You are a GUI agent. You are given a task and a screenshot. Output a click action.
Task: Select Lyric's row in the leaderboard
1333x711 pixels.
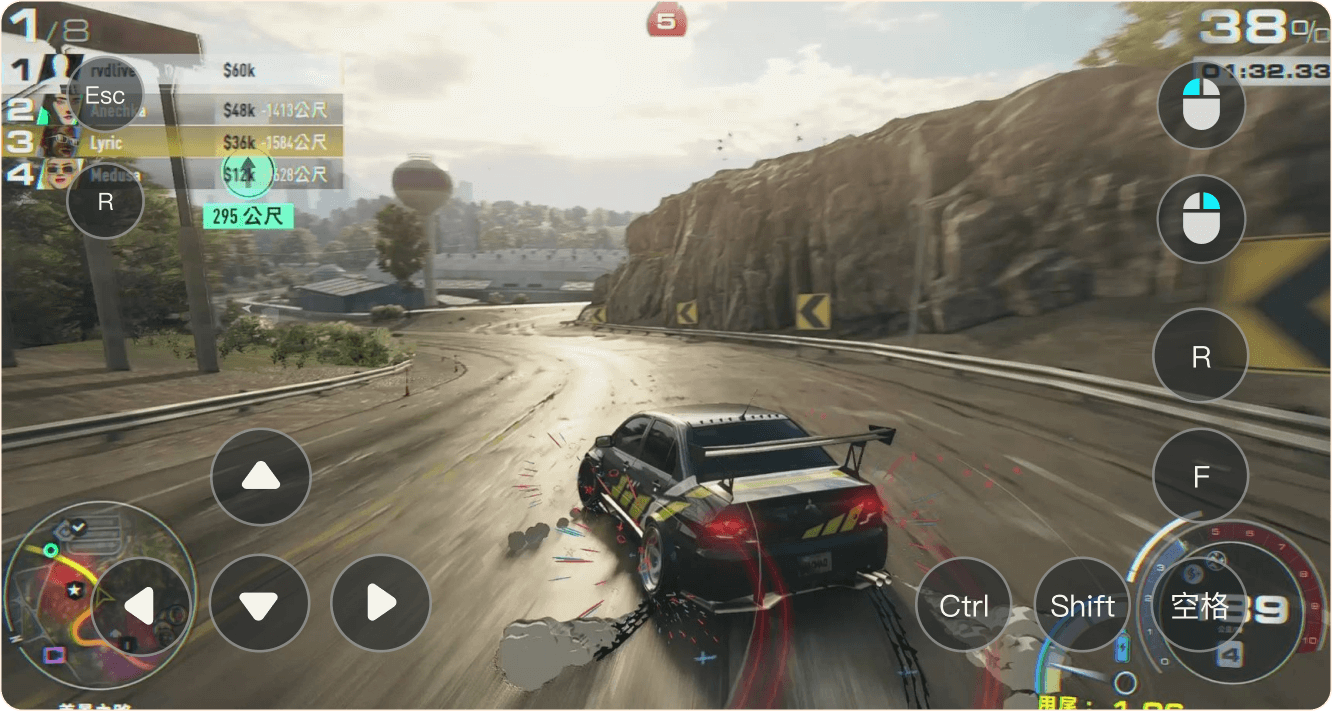pos(180,142)
